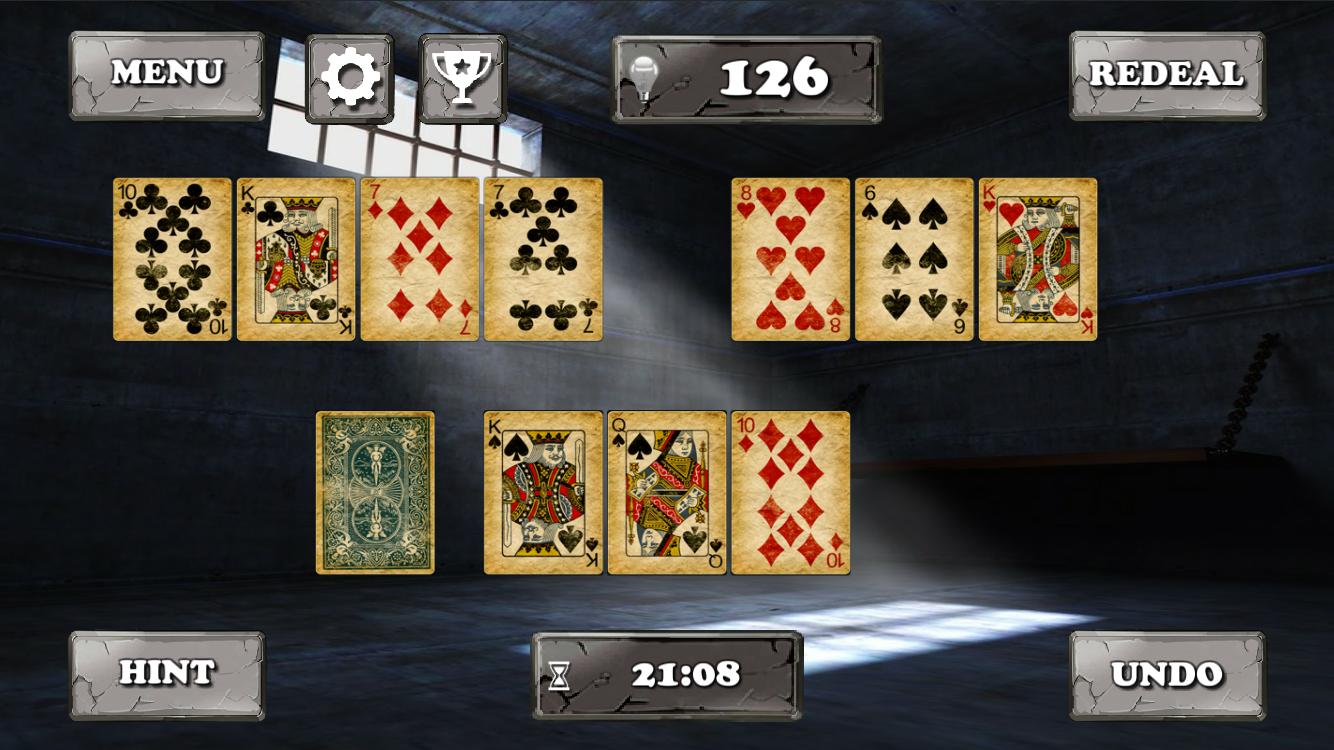This screenshot has width=1334, height=750.
Task: Request a HINT
Action: click(x=166, y=672)
